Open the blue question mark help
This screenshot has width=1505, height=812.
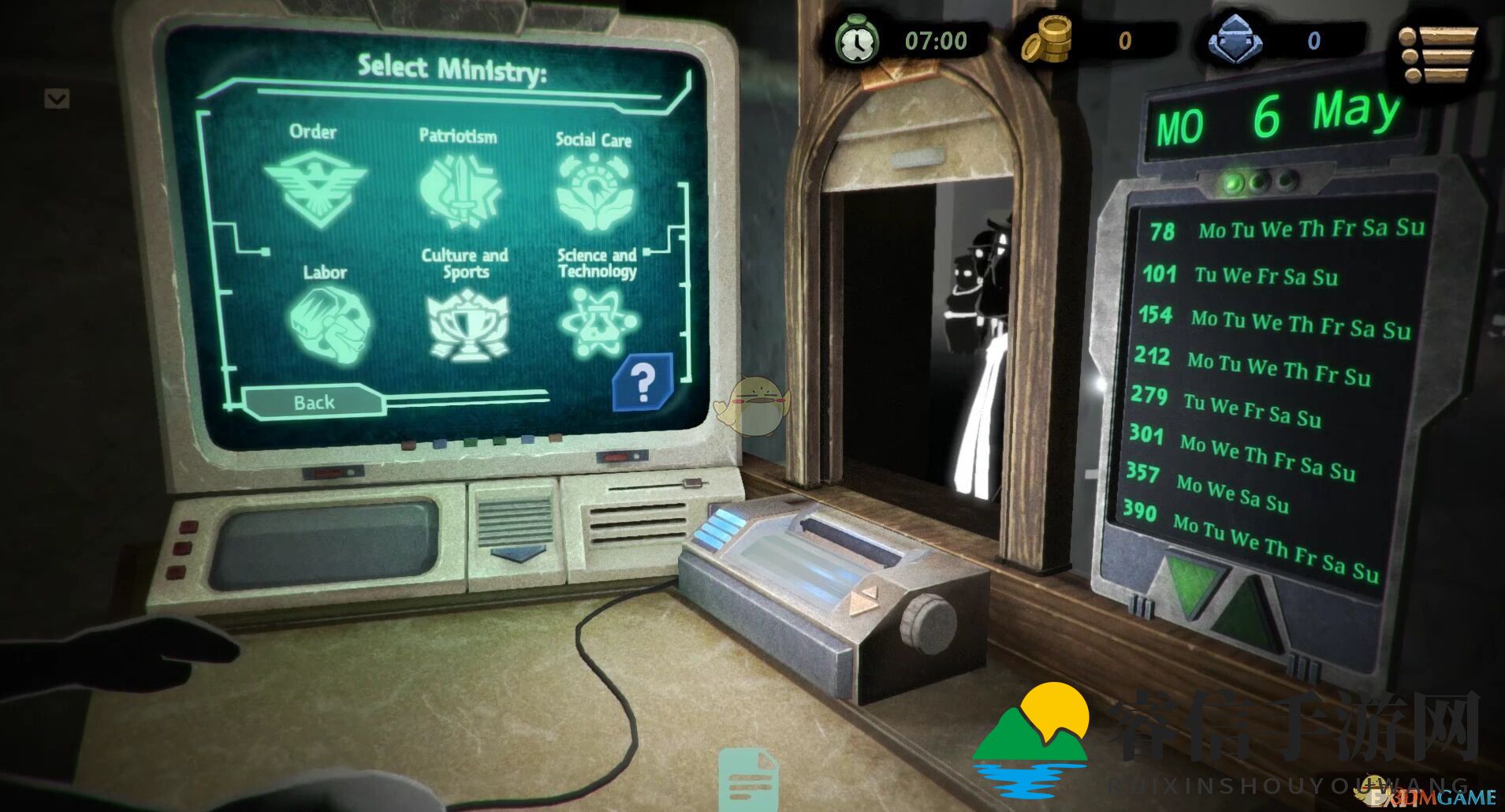click(x=643, y=383)
